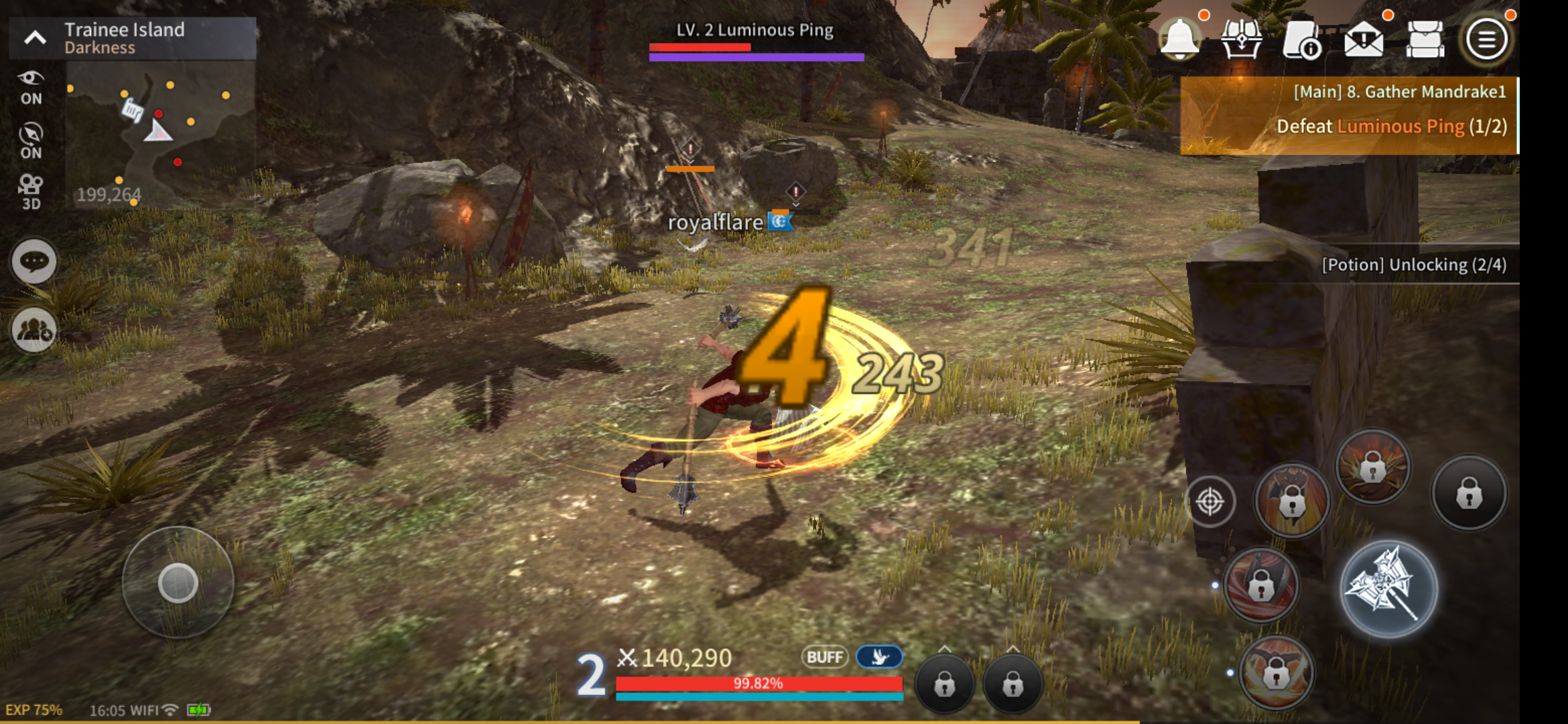Open the party finder icon below chat

point(33,330)
